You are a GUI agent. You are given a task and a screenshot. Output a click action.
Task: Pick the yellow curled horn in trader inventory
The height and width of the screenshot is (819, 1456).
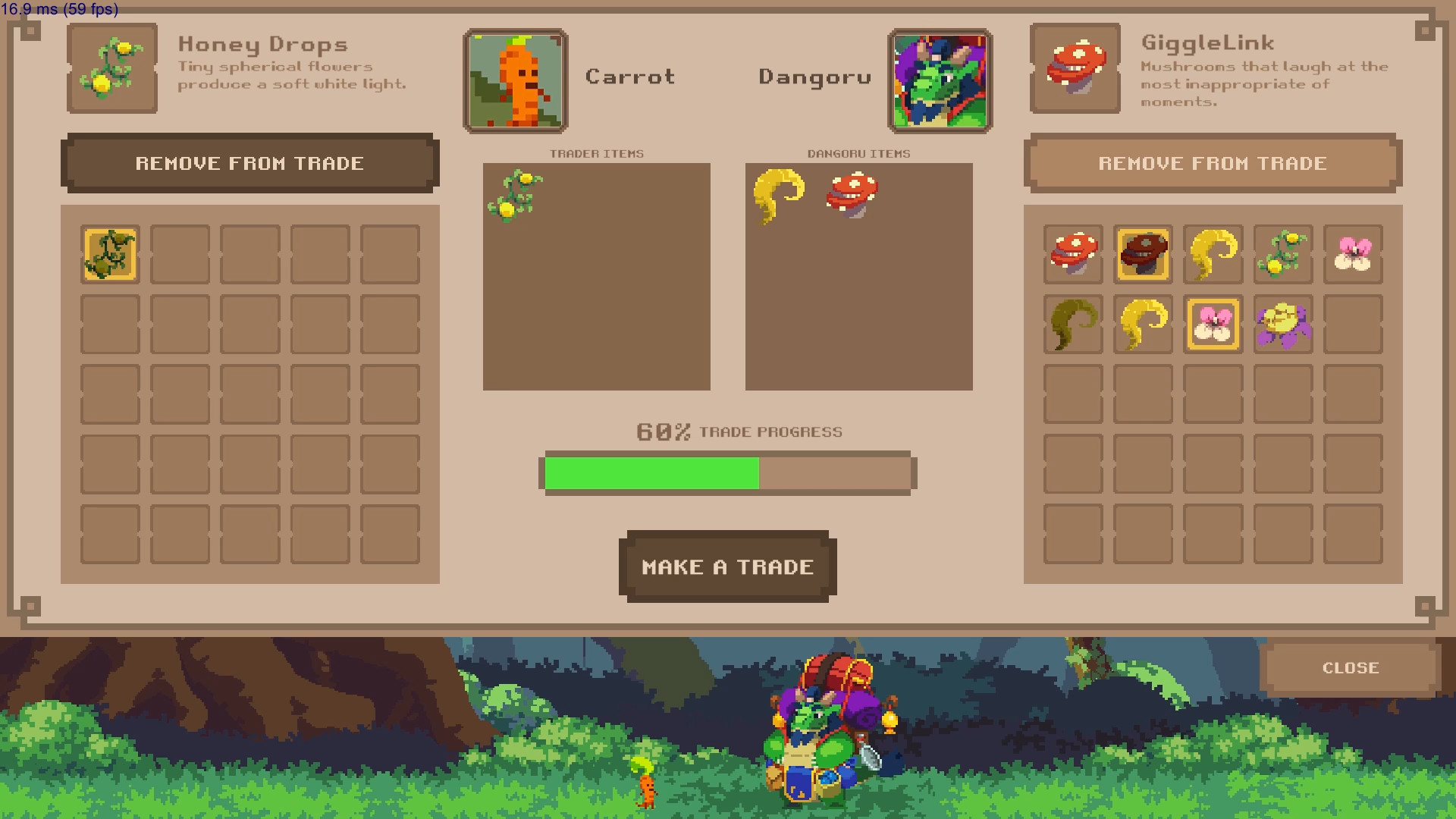pyautogui.click(x=1213, y=254)
